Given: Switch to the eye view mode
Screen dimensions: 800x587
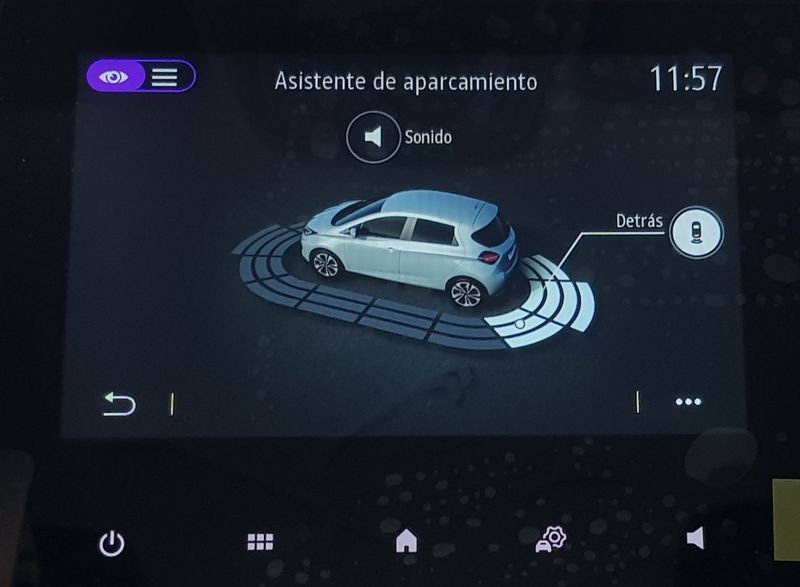Looking at the screenshot, I should 114,77.
